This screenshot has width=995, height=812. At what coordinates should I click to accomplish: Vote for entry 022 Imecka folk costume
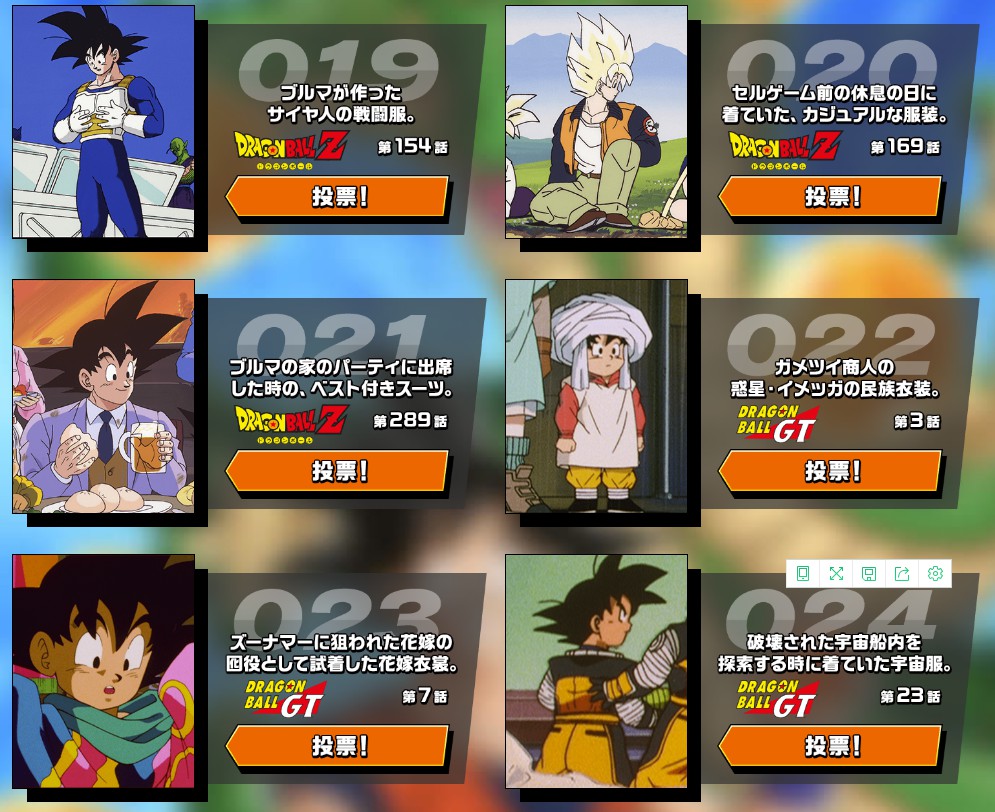coord(831,471)
